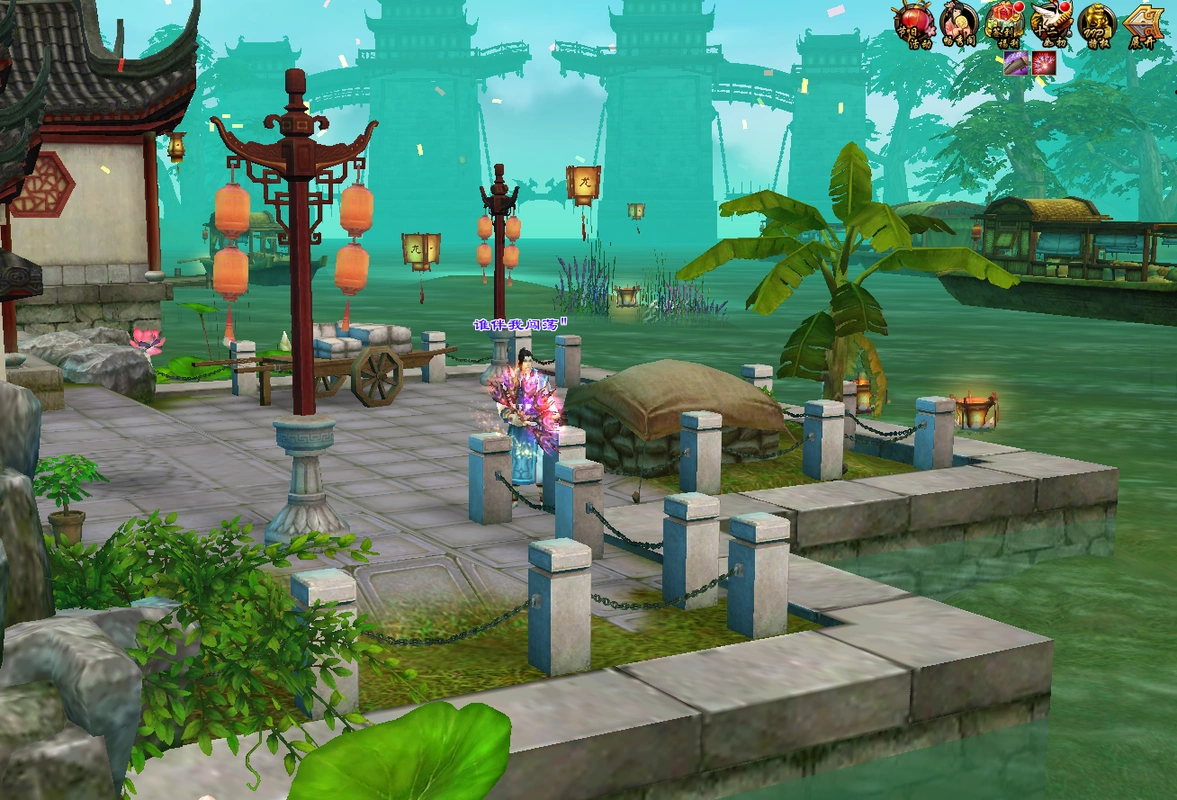The height and width of the screenshot is (800, 1177).
Task: Select the purple weapon buff icon
Action: pos(1017,64)
